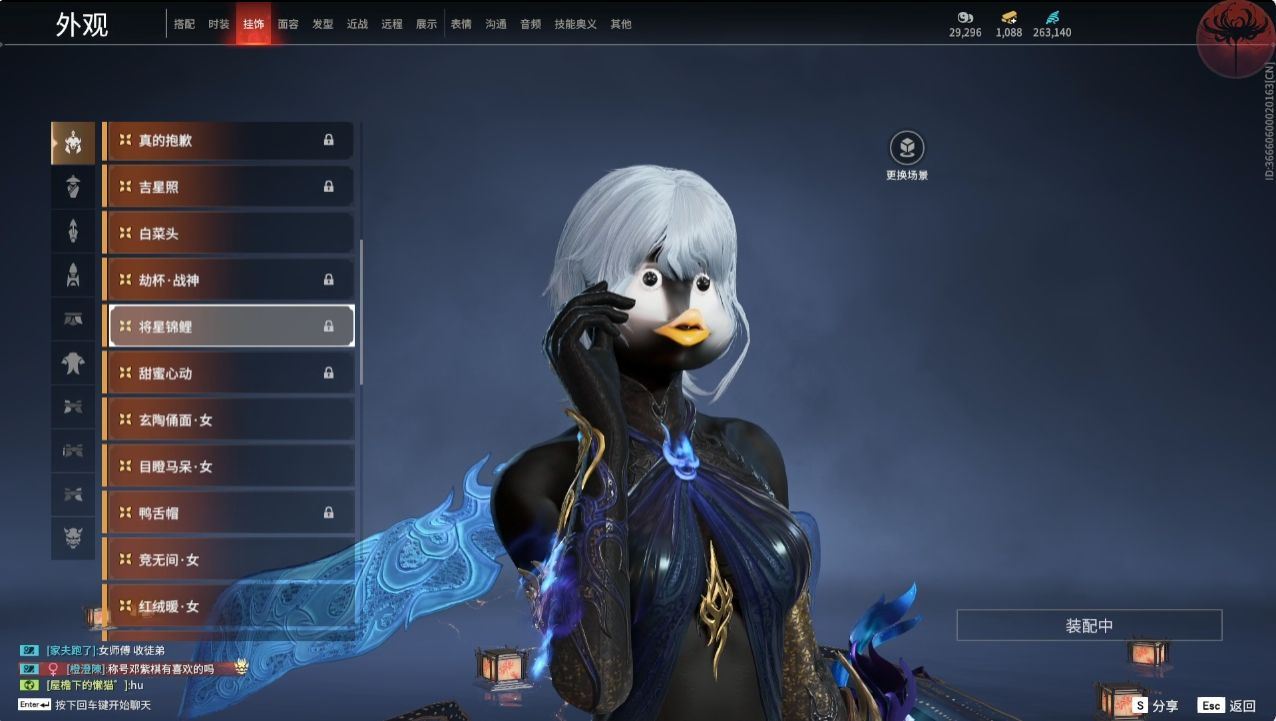Open the 表情 tab
Screen dimensions: 1276x721
[461, 24]
